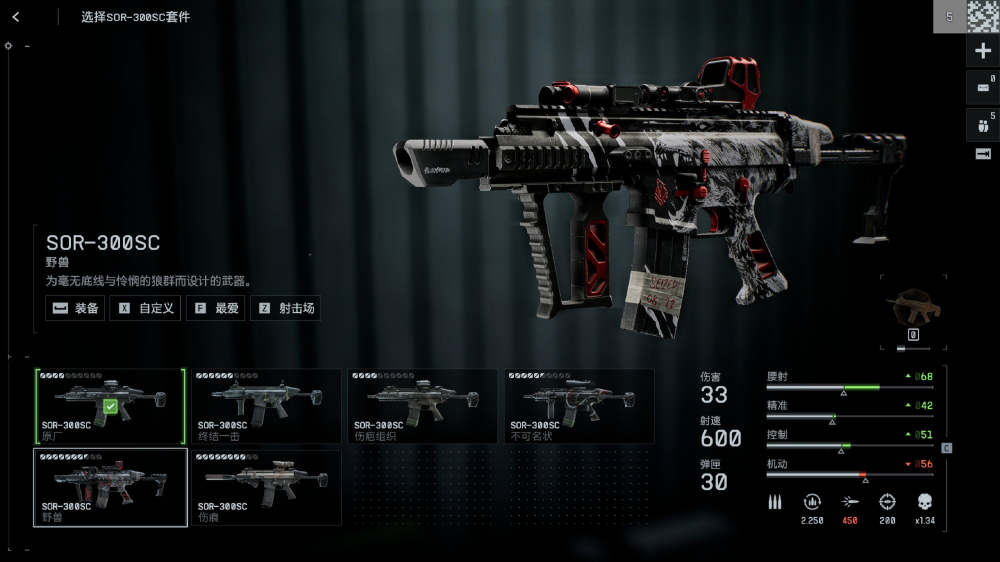Mark this package as 最爱 favorite
1000x562 pixels.
[x=217, y=308]
